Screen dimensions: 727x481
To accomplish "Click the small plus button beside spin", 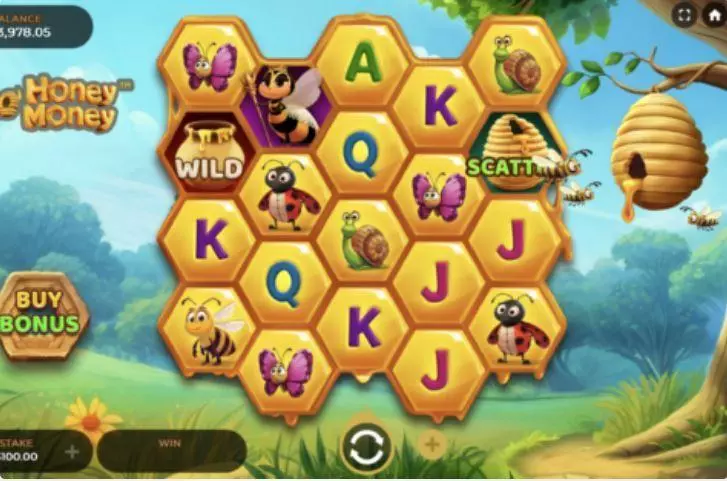I will pyautogui.click(x=431, y=445).
